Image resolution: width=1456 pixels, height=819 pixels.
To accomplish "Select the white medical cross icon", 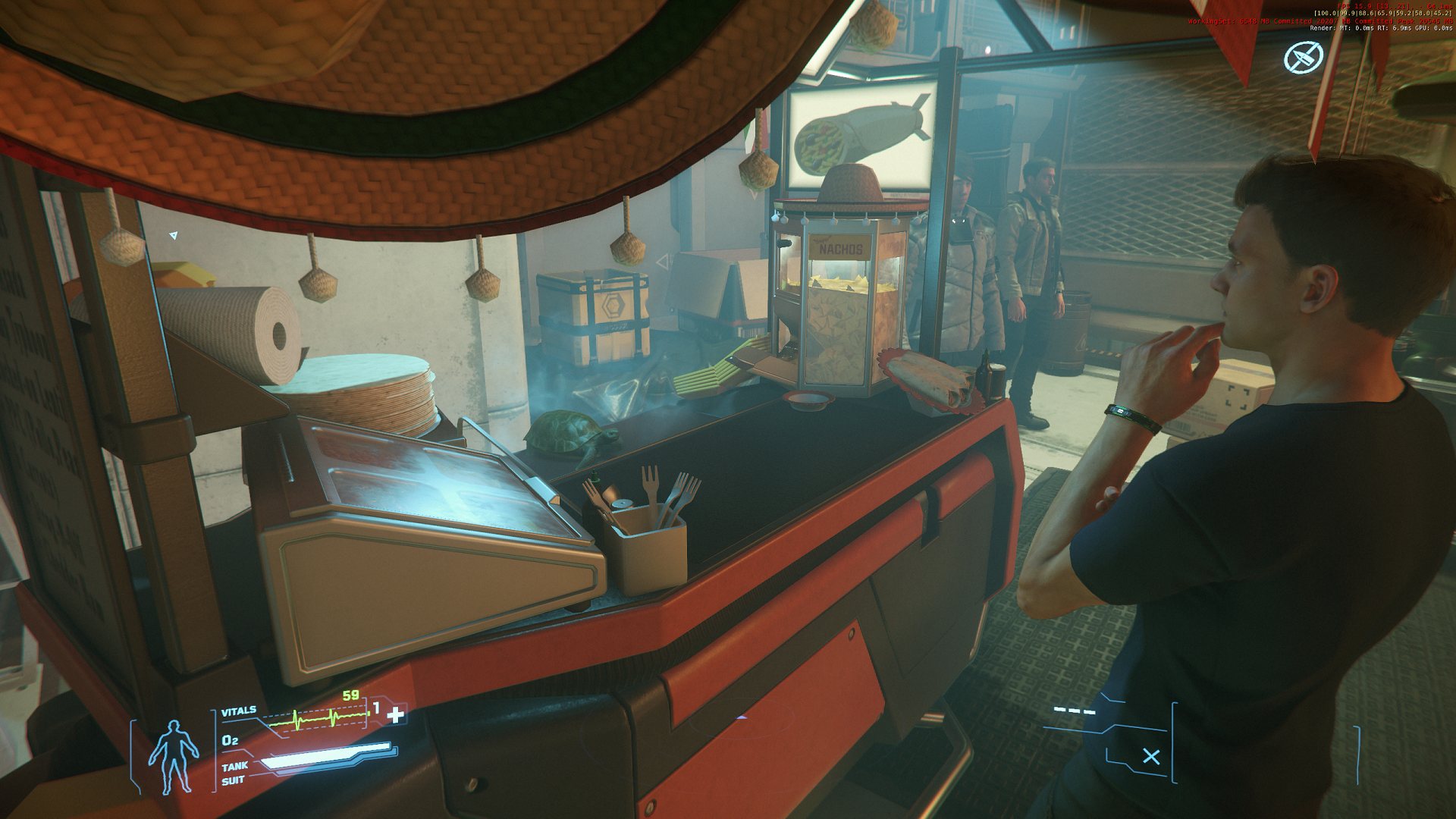I will point(395,715).
